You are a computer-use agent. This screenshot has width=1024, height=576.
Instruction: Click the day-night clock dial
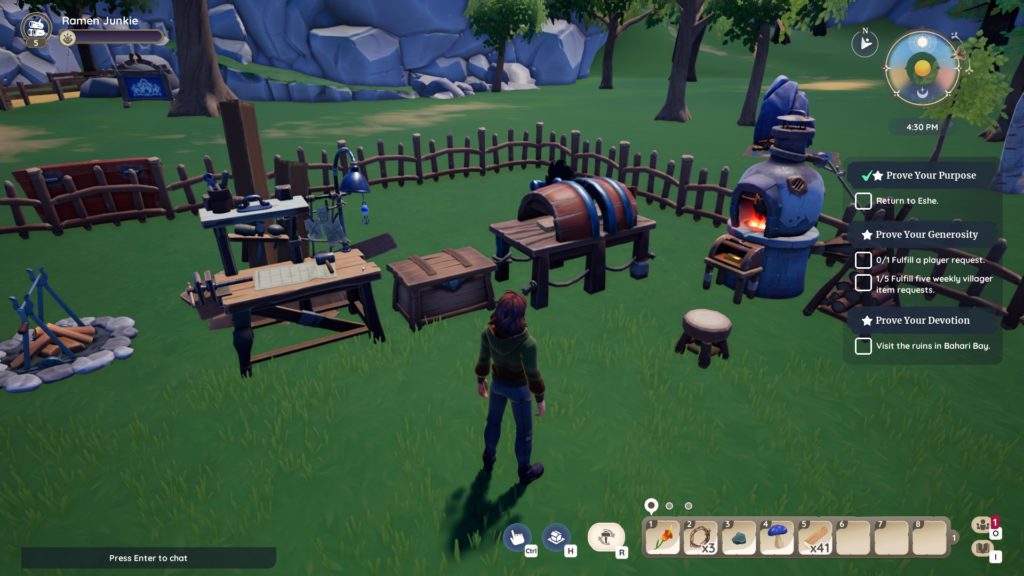pos(922,68)
